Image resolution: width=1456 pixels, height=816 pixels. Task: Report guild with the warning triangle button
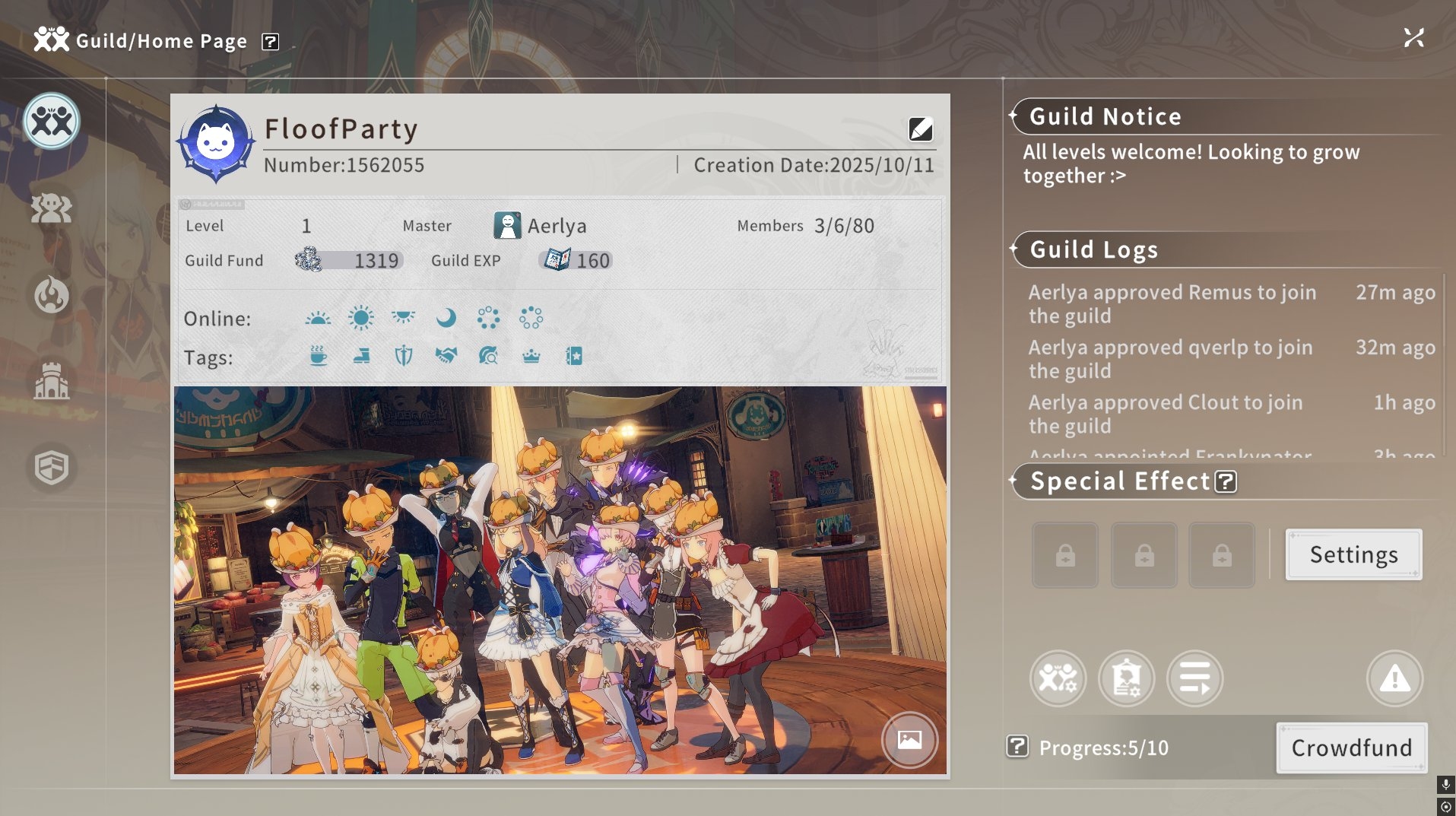point(1394,678)
